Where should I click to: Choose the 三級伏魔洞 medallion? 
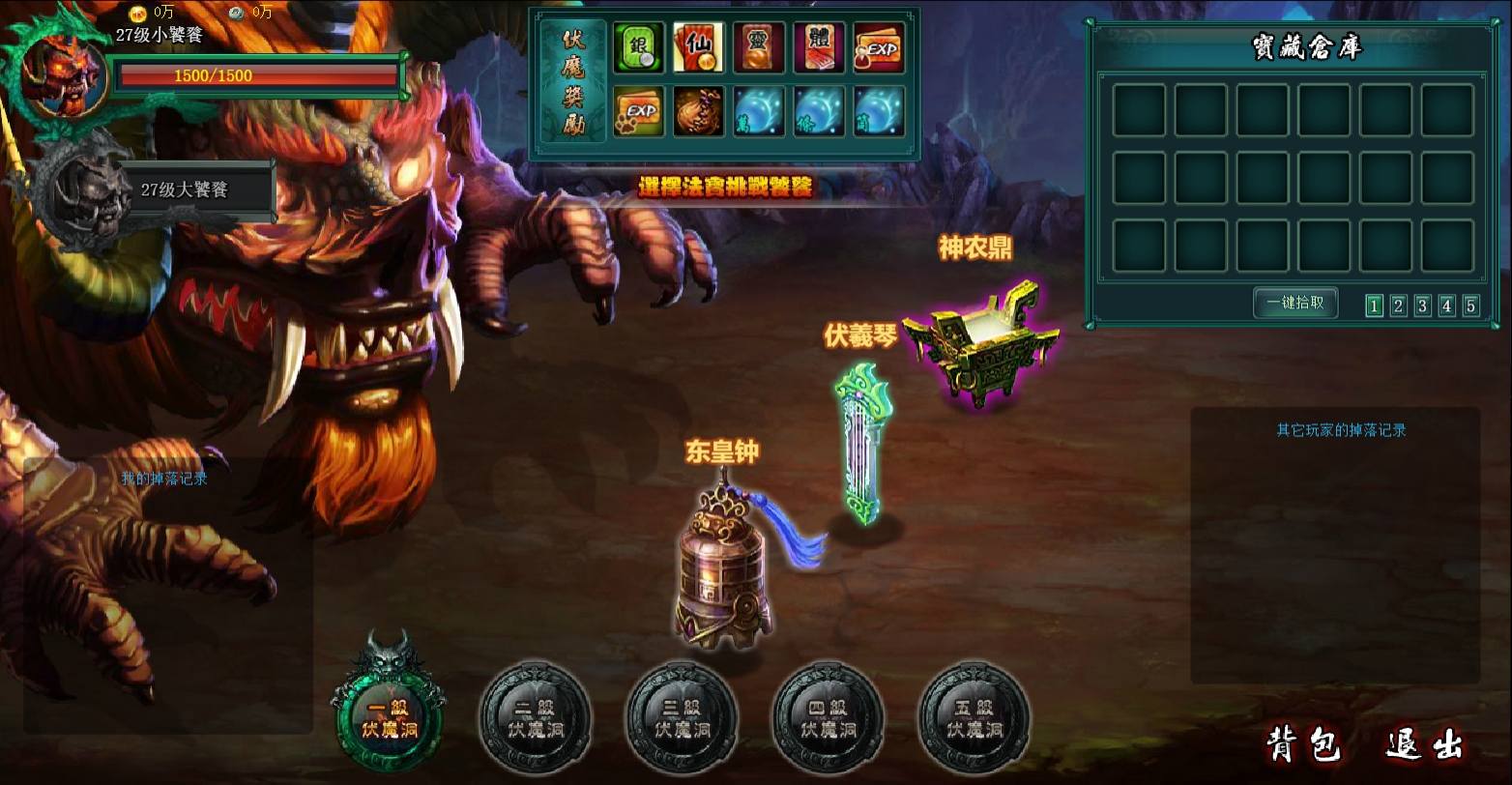point(682,717)
